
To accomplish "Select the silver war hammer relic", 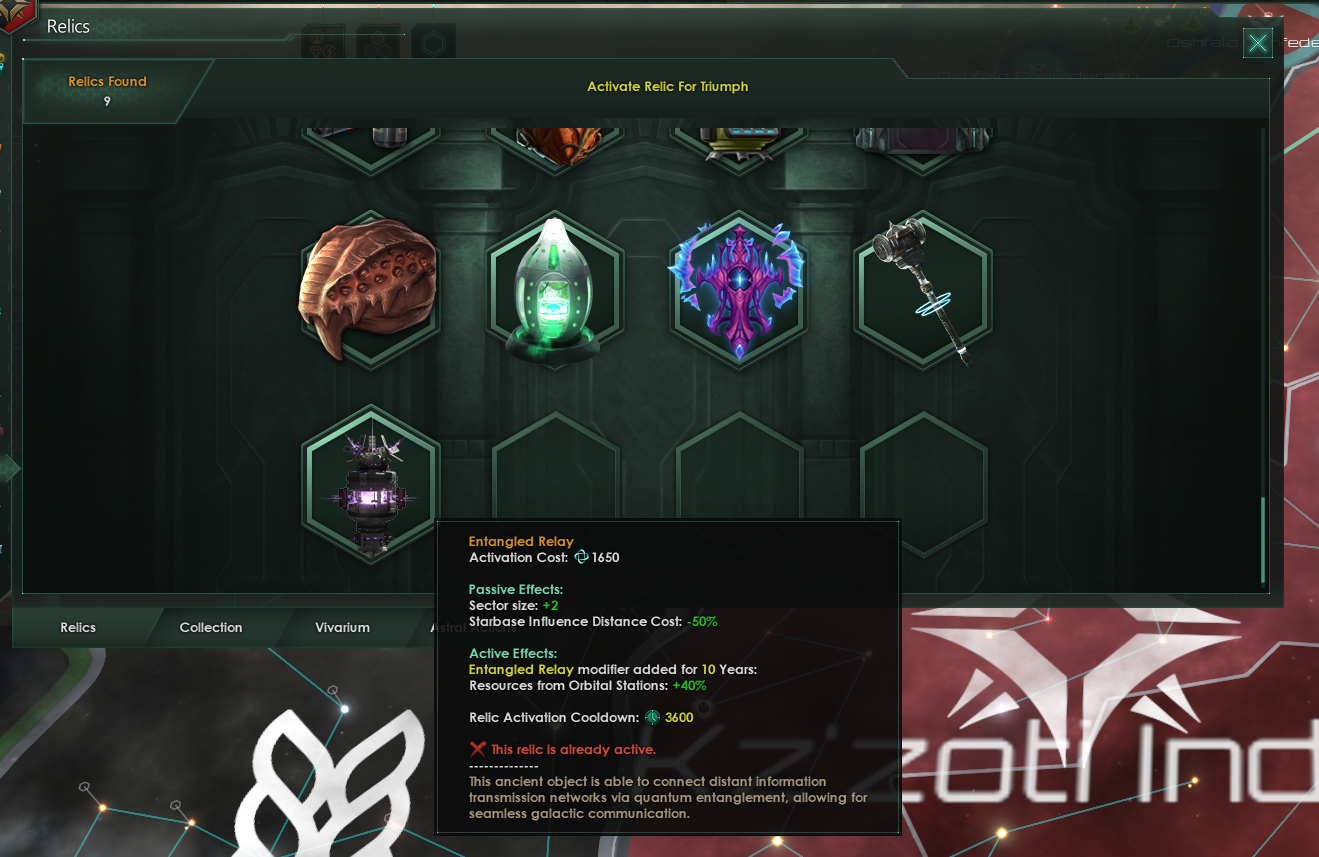I will (x=922, y=290).
